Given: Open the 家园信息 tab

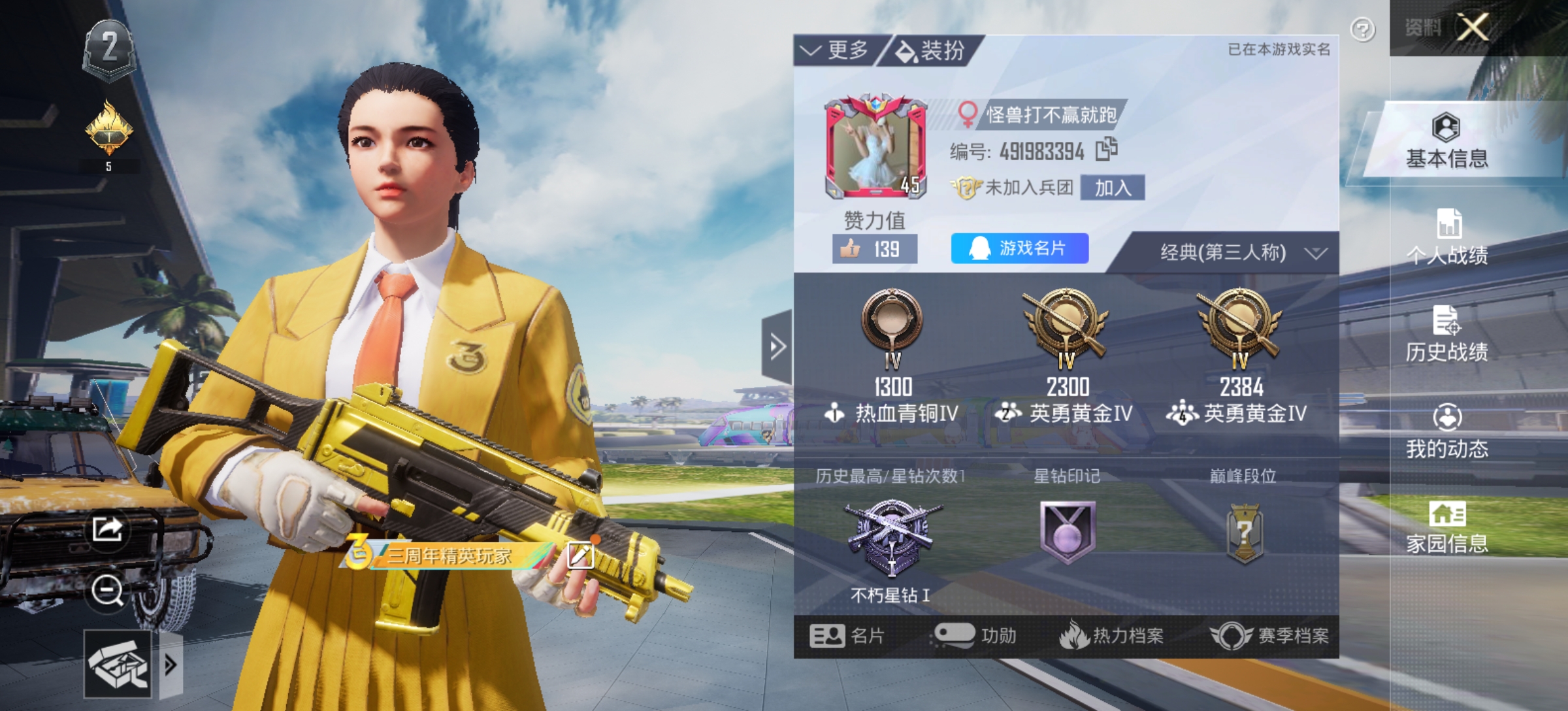Looking at the screenshot, I should pyautogui.click(x=1446, y=527).
